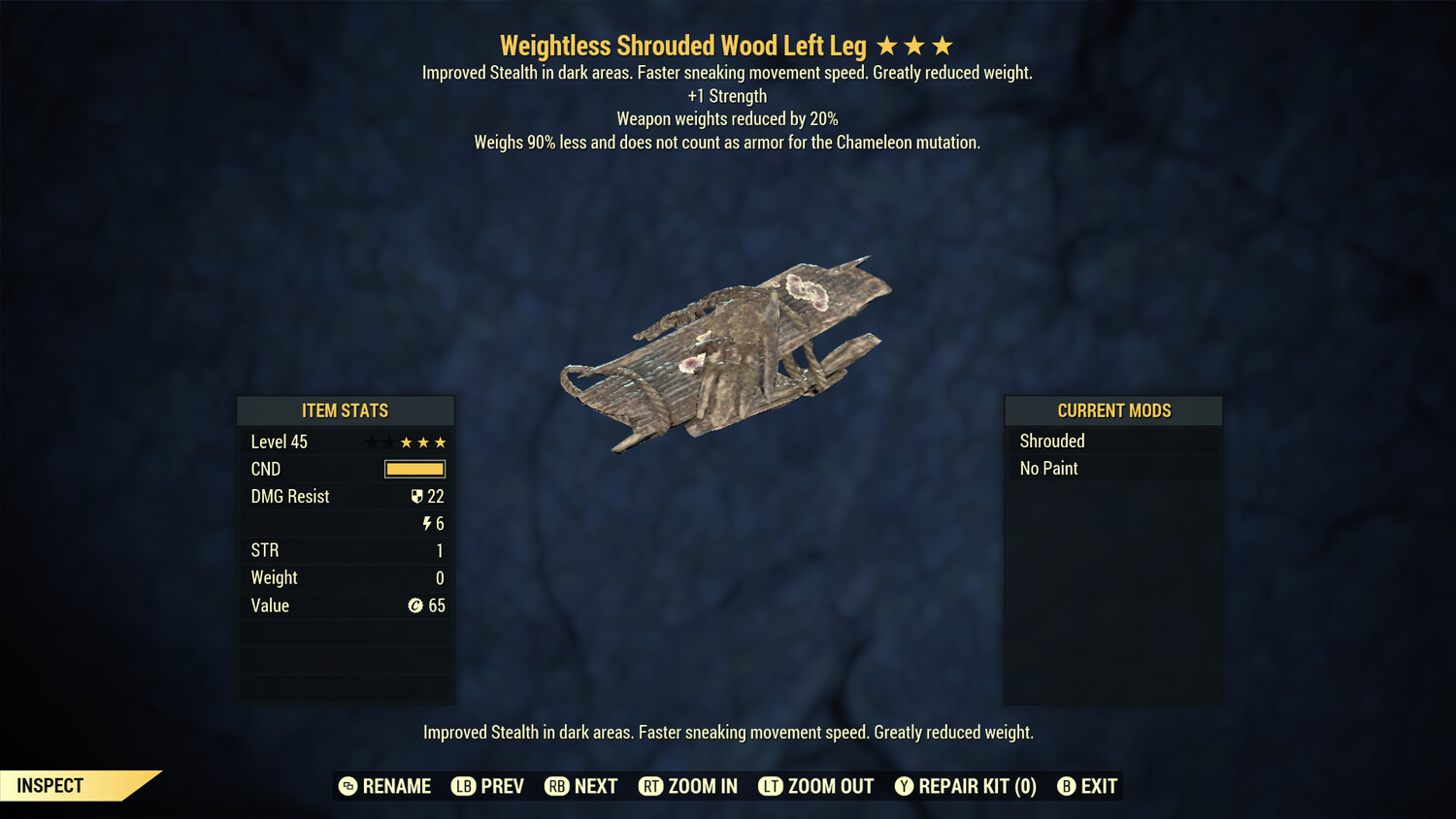Use the Repair Kit (0) option
The height and width of the screenshot is (819, 1456).
click(966, 786)
